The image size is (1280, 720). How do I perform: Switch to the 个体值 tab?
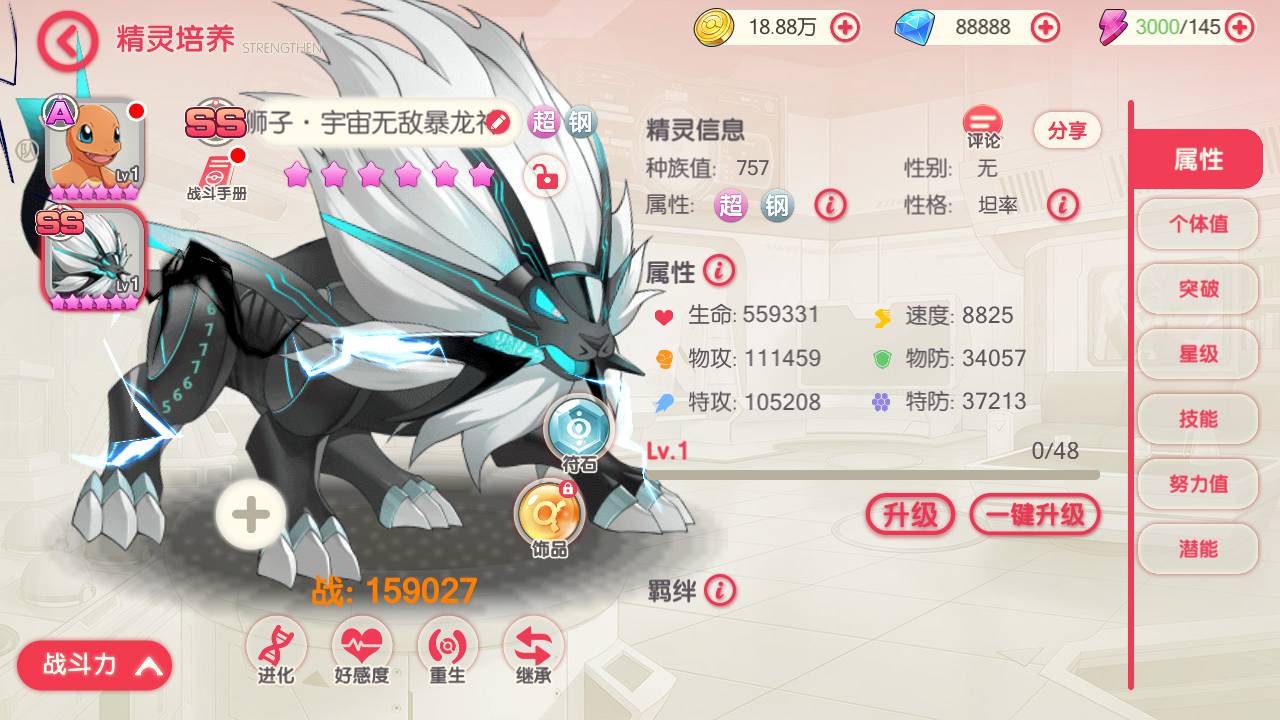pyautogui.click(x=1197, y=223)
